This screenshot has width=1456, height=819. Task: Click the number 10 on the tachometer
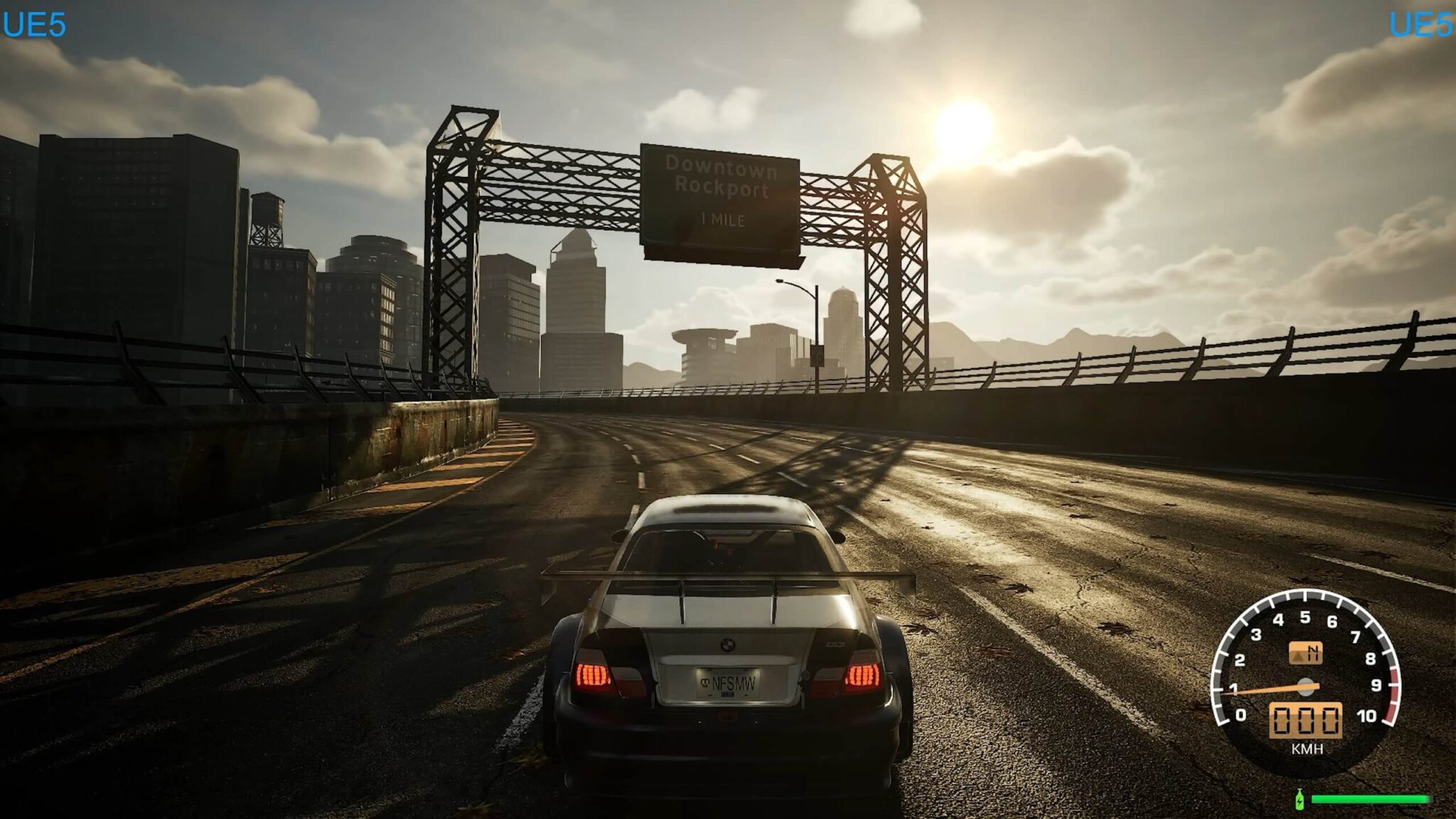[1367, 715]
